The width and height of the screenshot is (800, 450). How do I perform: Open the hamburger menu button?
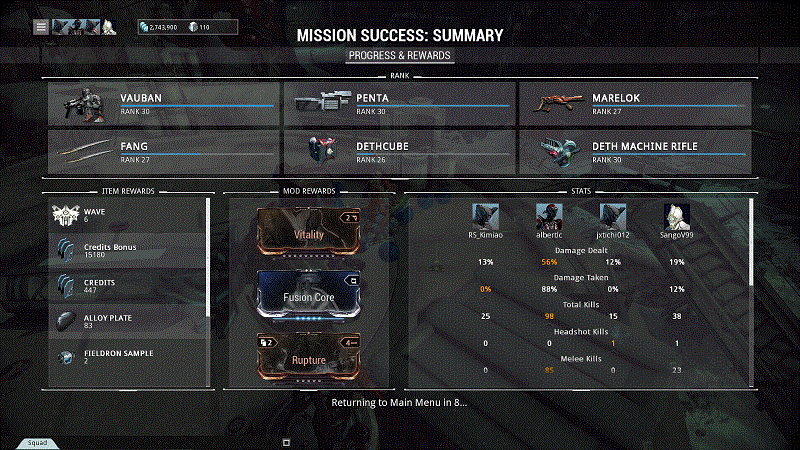pyautogui.click(x=41, y=27)
